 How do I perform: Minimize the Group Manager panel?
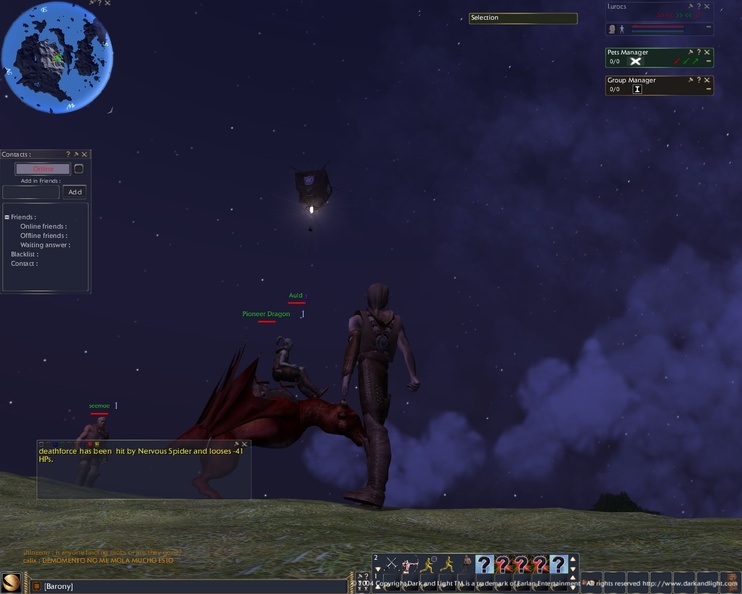click(709, 89)
